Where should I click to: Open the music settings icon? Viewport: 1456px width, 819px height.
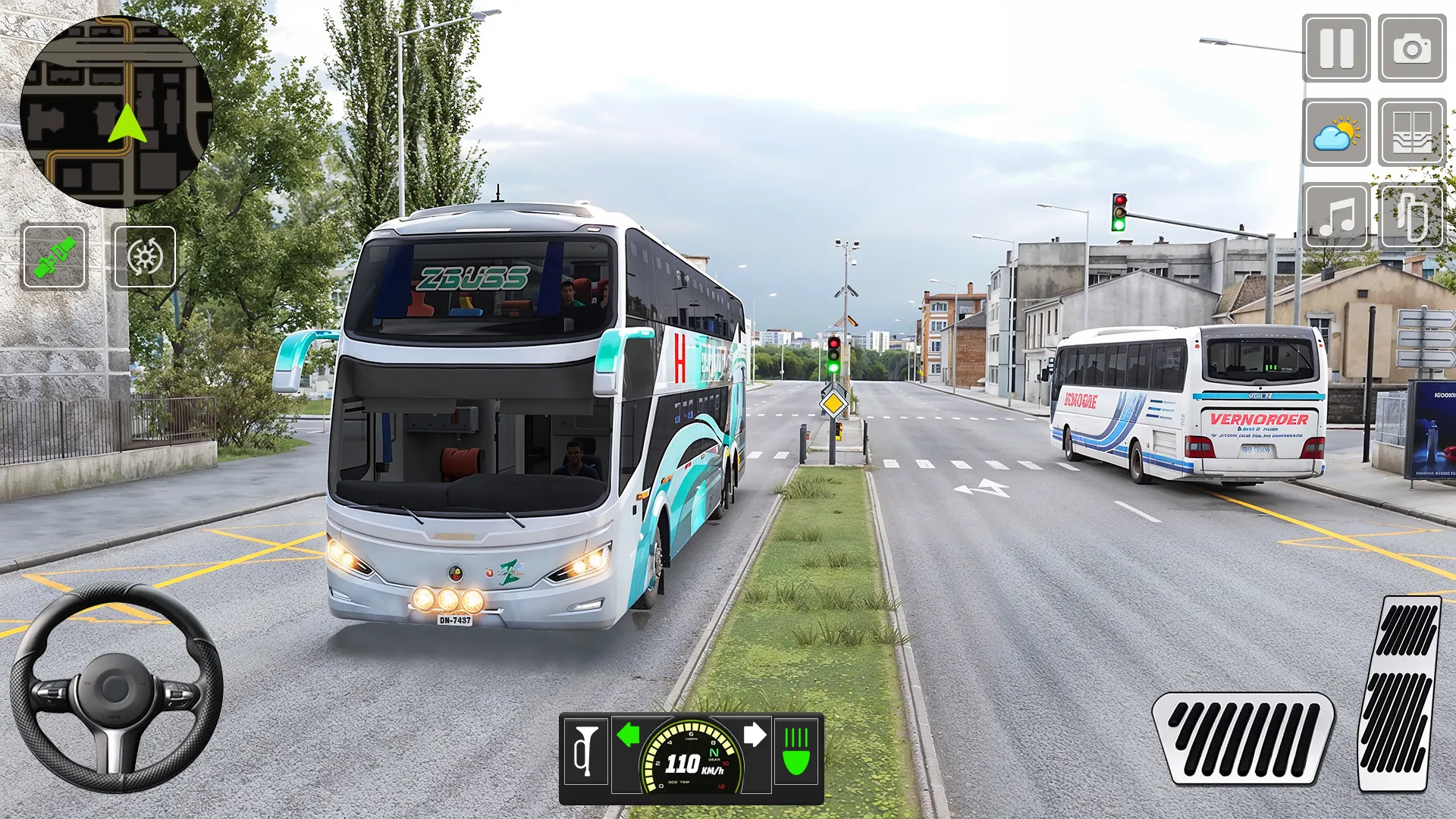tap(1336, 218)
